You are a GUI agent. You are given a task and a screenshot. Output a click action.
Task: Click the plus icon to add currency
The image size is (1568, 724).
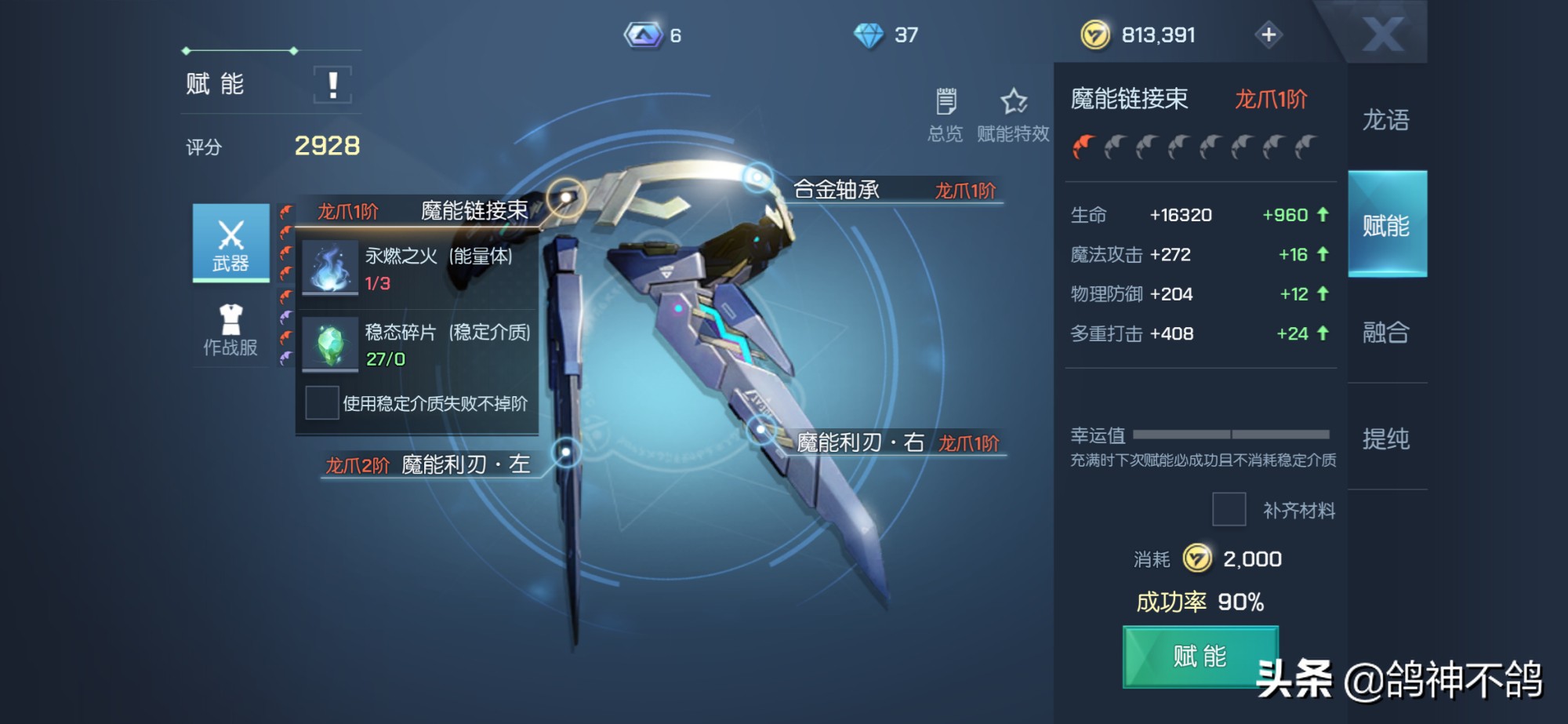coord(1270,35)
